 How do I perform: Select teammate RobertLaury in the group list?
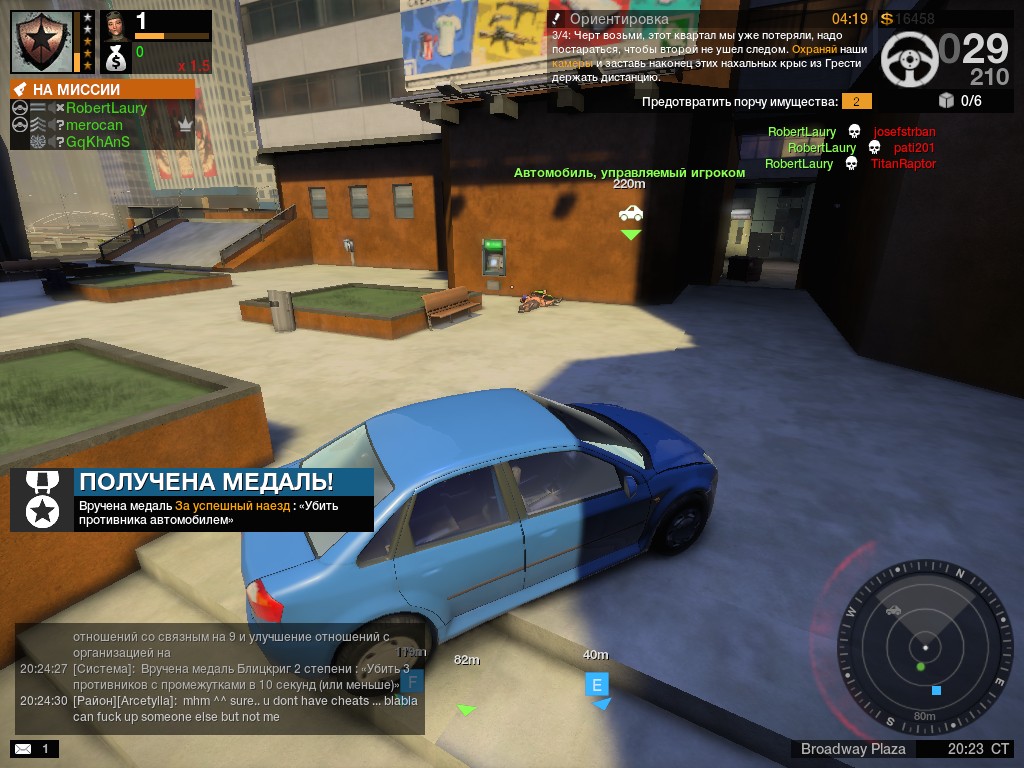(x=106, y=108)
